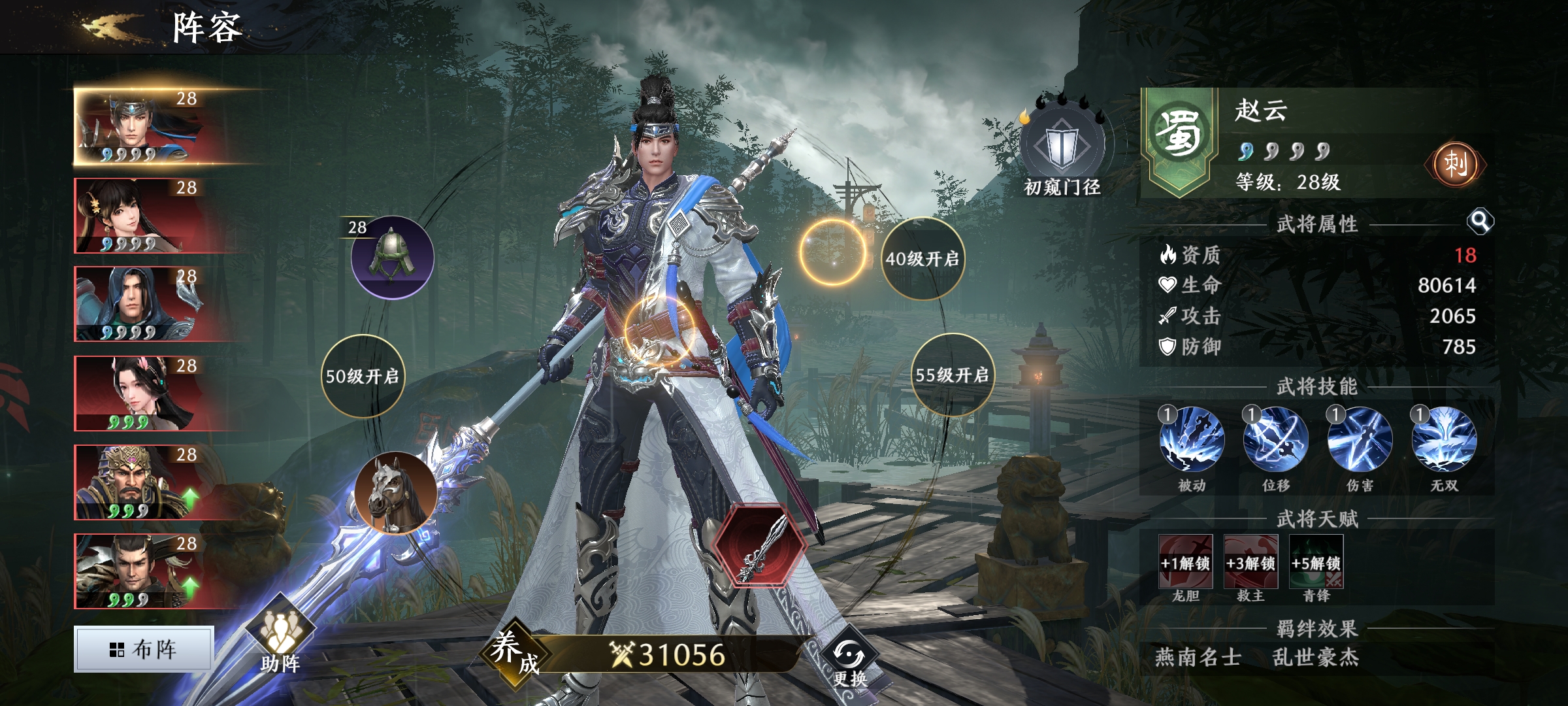This screenshot has width=1568, height=706.
Task: View the 龙胆 talent slot
Action: pos(1185,562)
